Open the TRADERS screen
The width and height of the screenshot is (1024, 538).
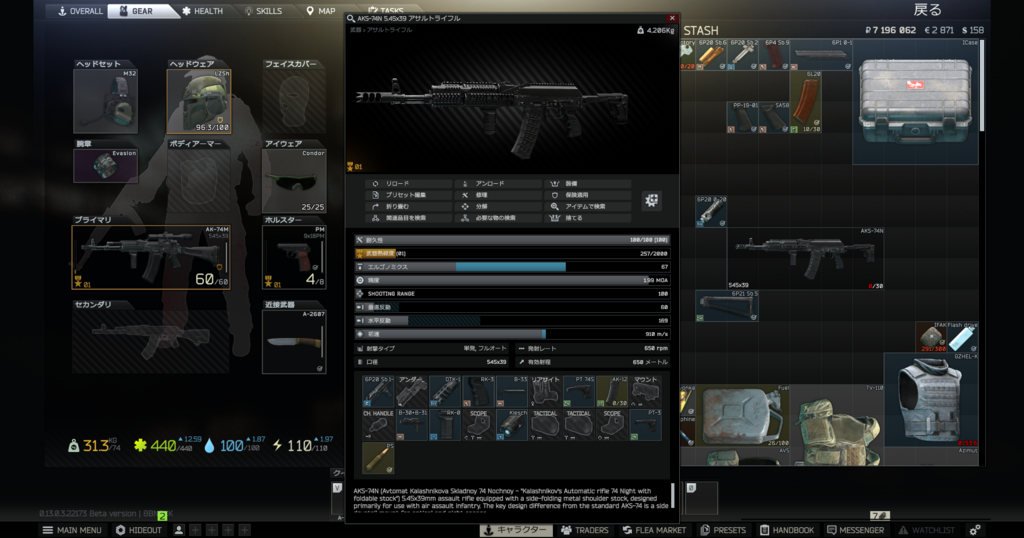click(585, 530)
